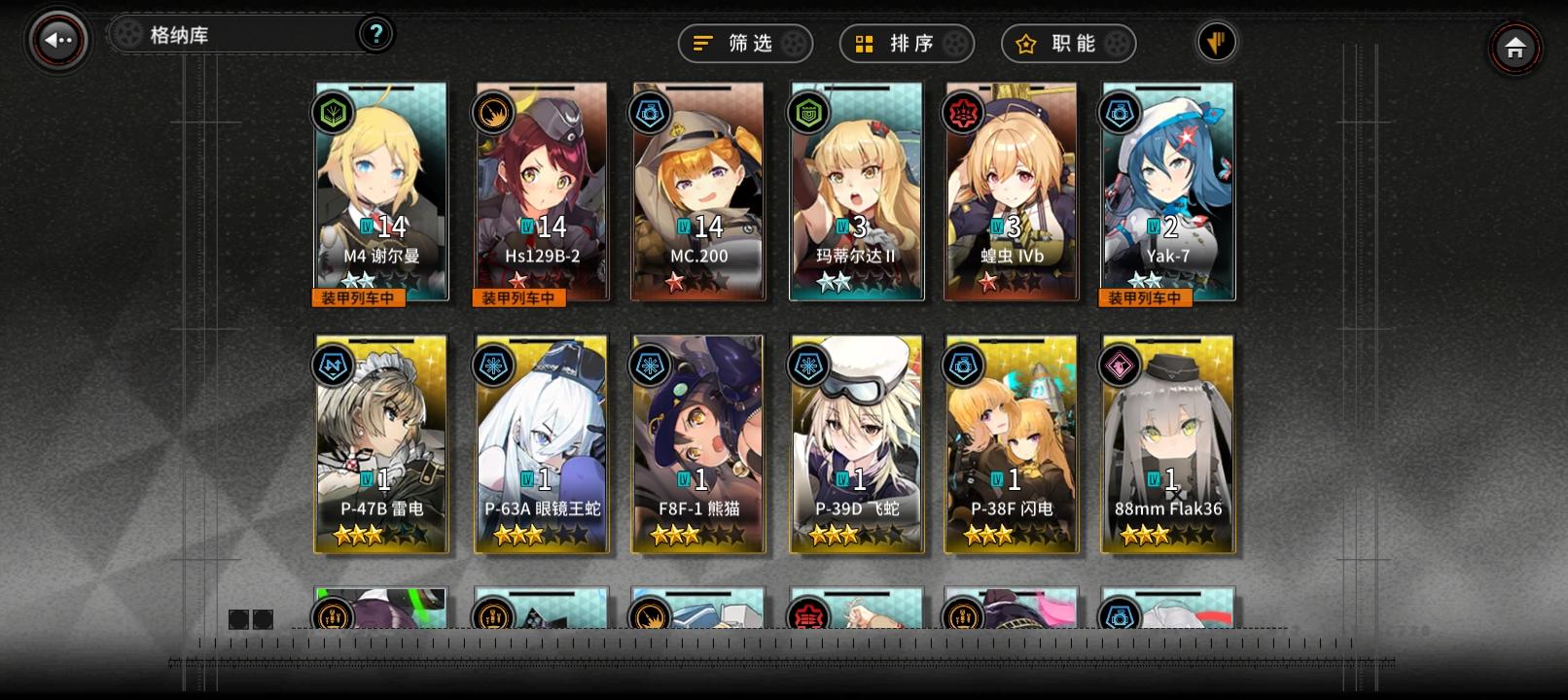The image size is (1568, 700).
Task: Select the pink class icon on 88mm Flak36's card
Action: [x=1121, y=364]
